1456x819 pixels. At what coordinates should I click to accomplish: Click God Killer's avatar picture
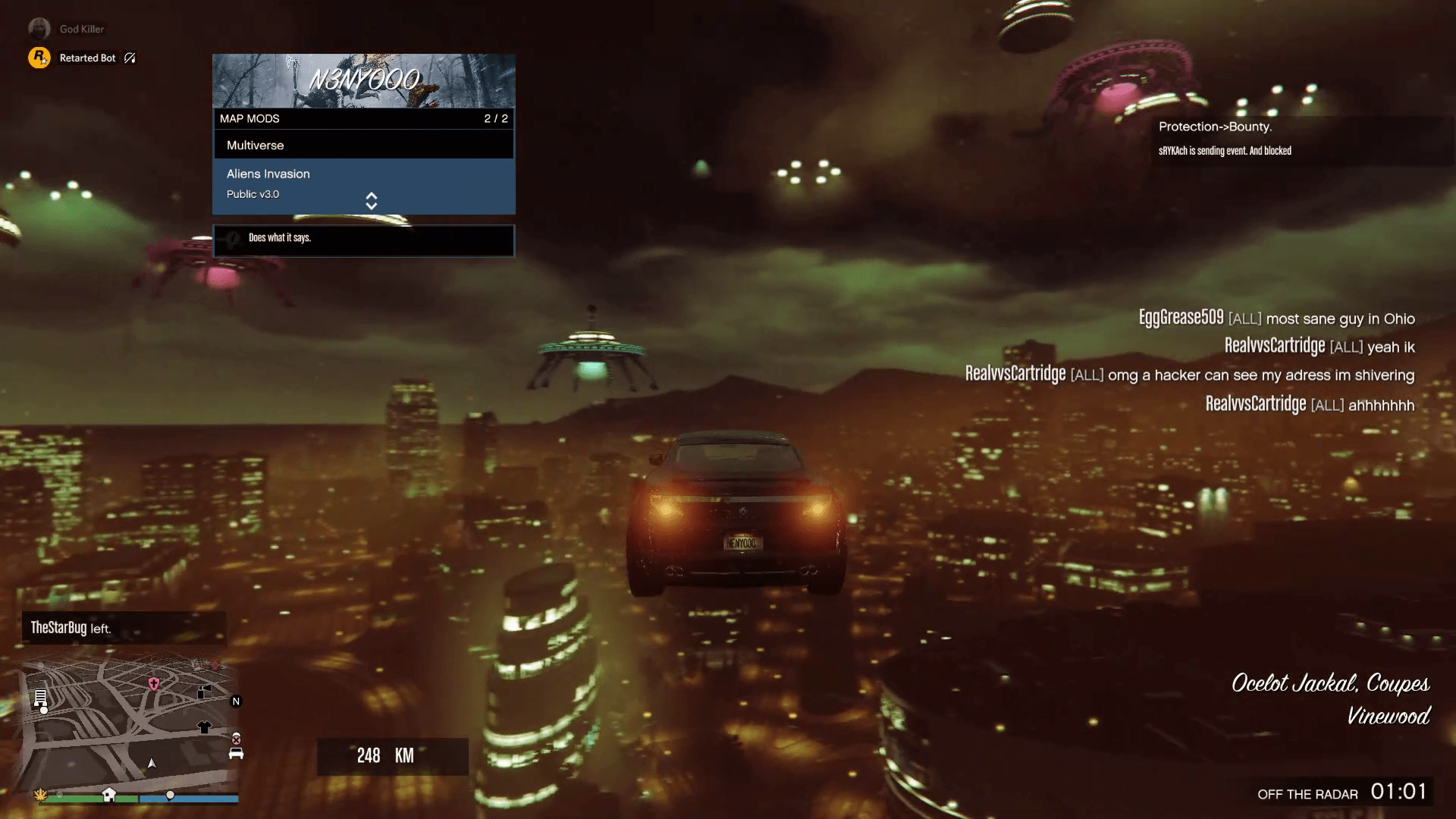[x=39, y=28]
